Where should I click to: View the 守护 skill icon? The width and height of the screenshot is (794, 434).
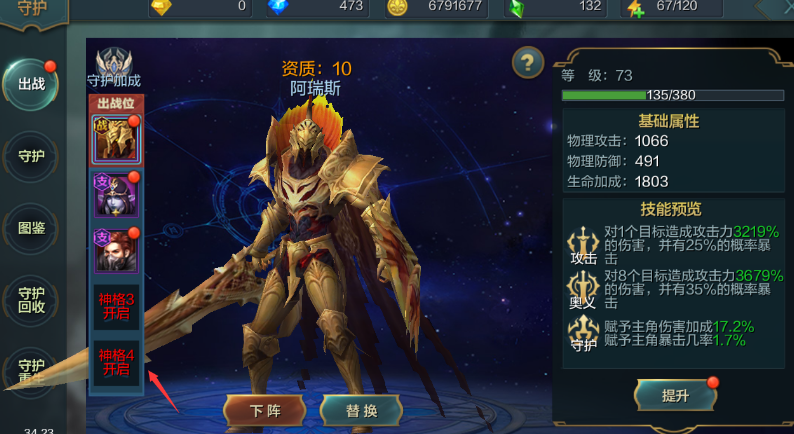582,333
